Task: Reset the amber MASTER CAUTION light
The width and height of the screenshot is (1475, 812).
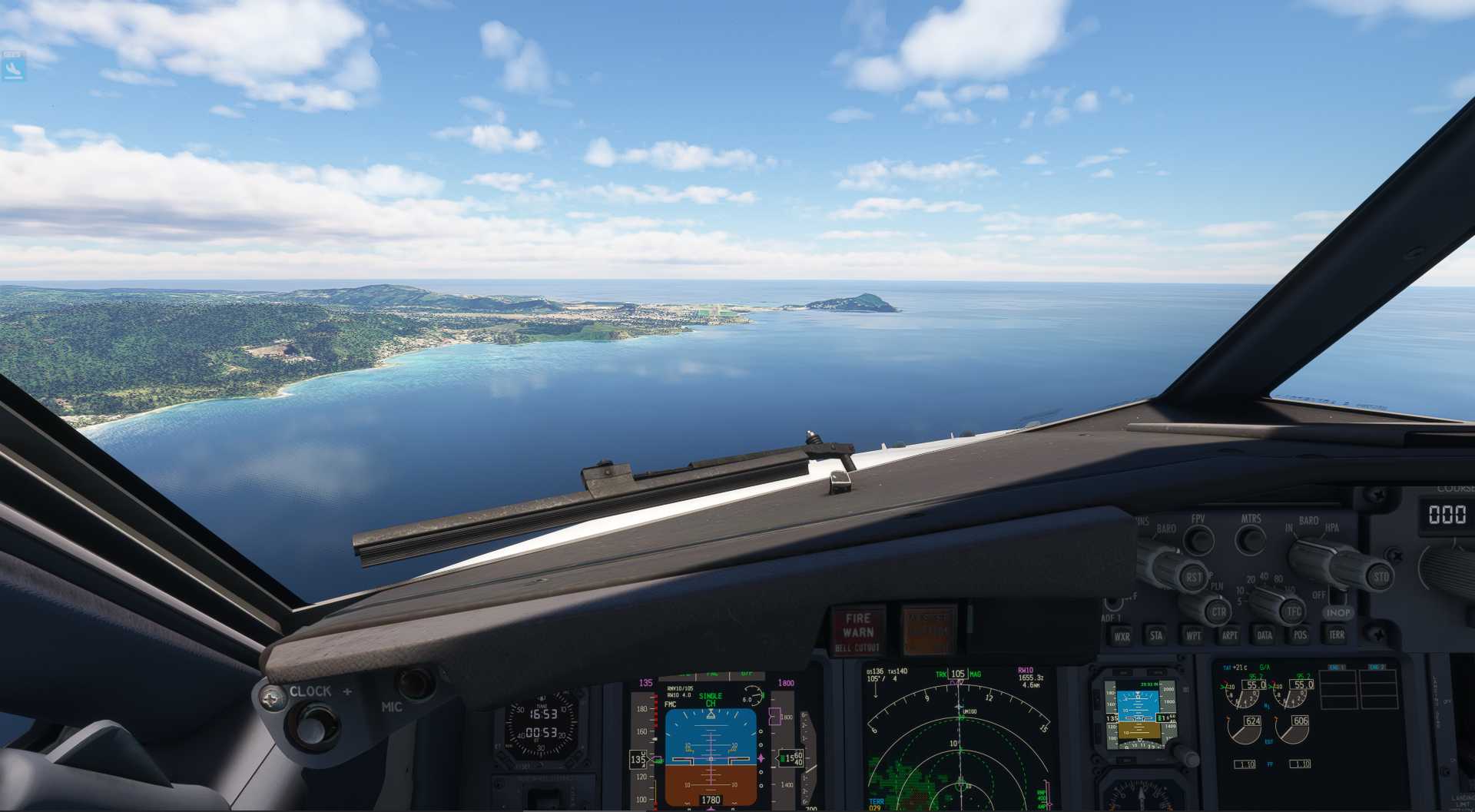Action: click(x=928, y=629)
